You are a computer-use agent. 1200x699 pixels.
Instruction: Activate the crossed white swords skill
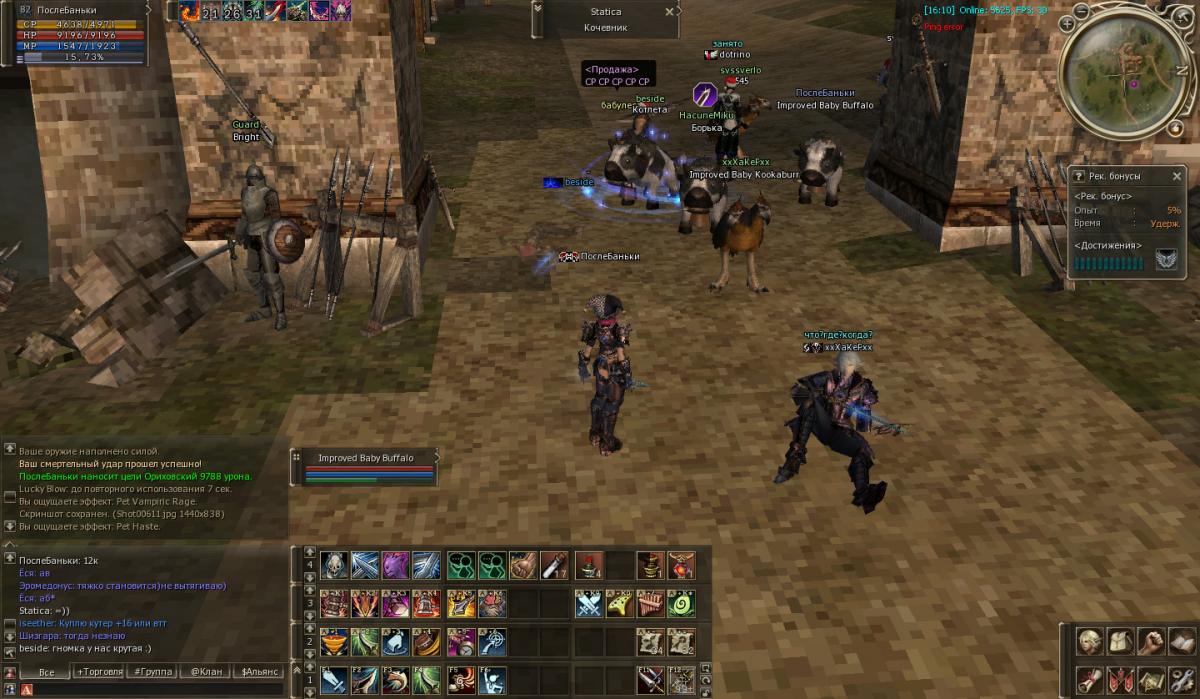click(x=590, y=604)
